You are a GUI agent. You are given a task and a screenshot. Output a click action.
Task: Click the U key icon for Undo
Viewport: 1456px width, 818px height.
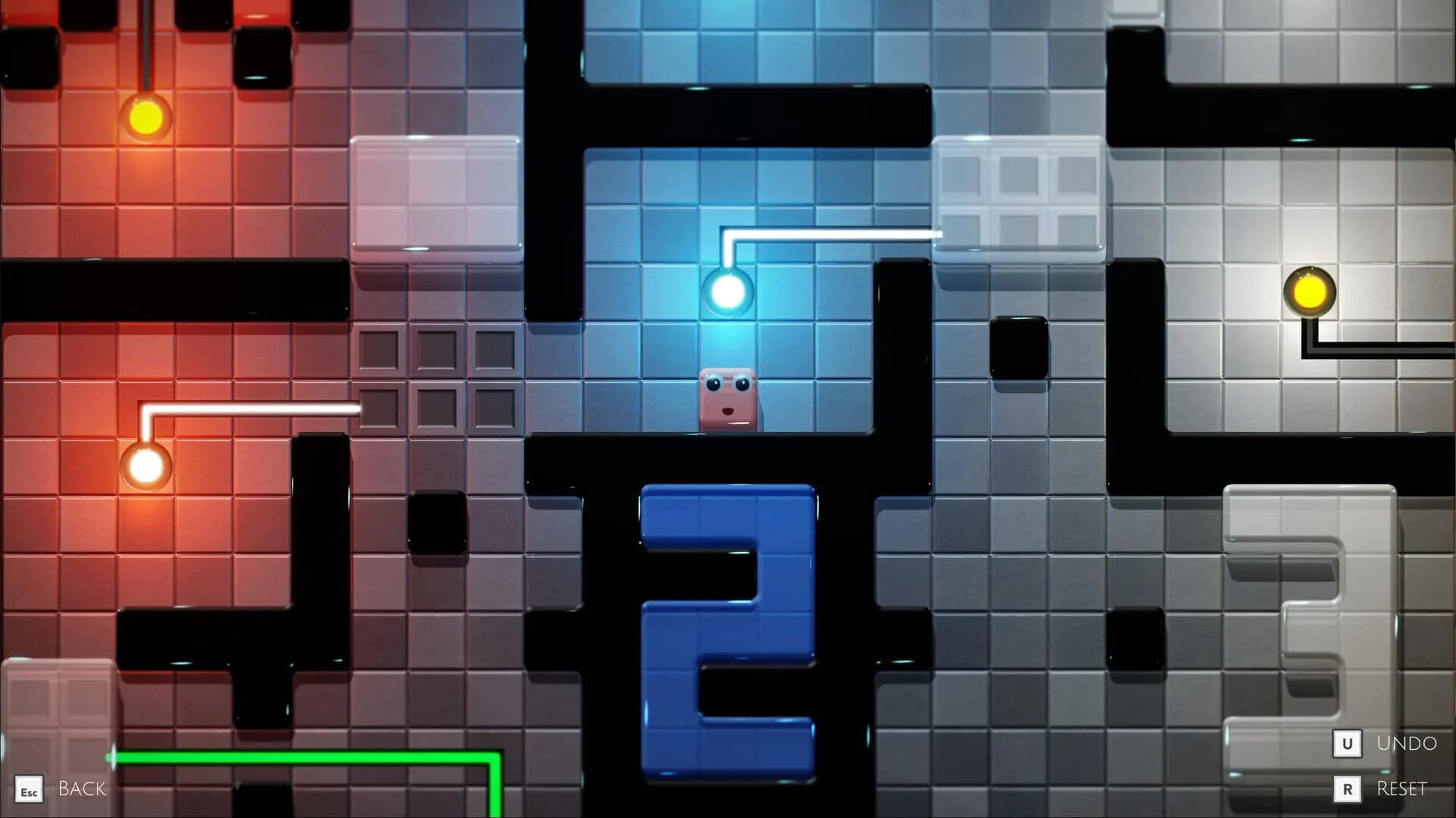(x=1347, y=744)
